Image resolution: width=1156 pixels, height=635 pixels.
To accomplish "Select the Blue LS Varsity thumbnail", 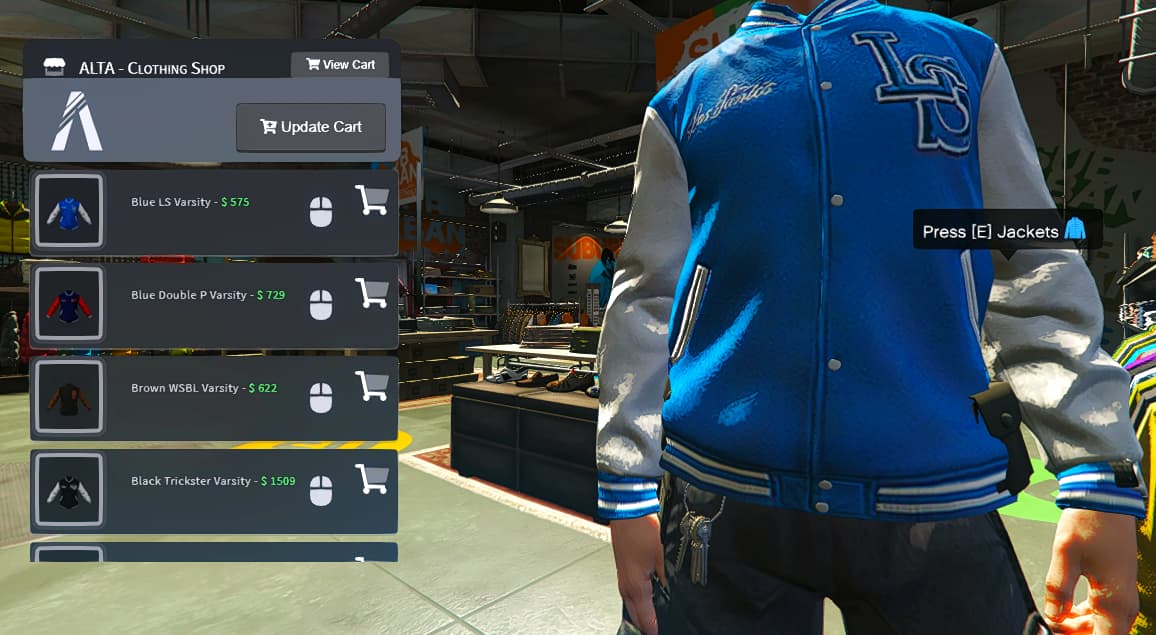I will pos(69,211).
